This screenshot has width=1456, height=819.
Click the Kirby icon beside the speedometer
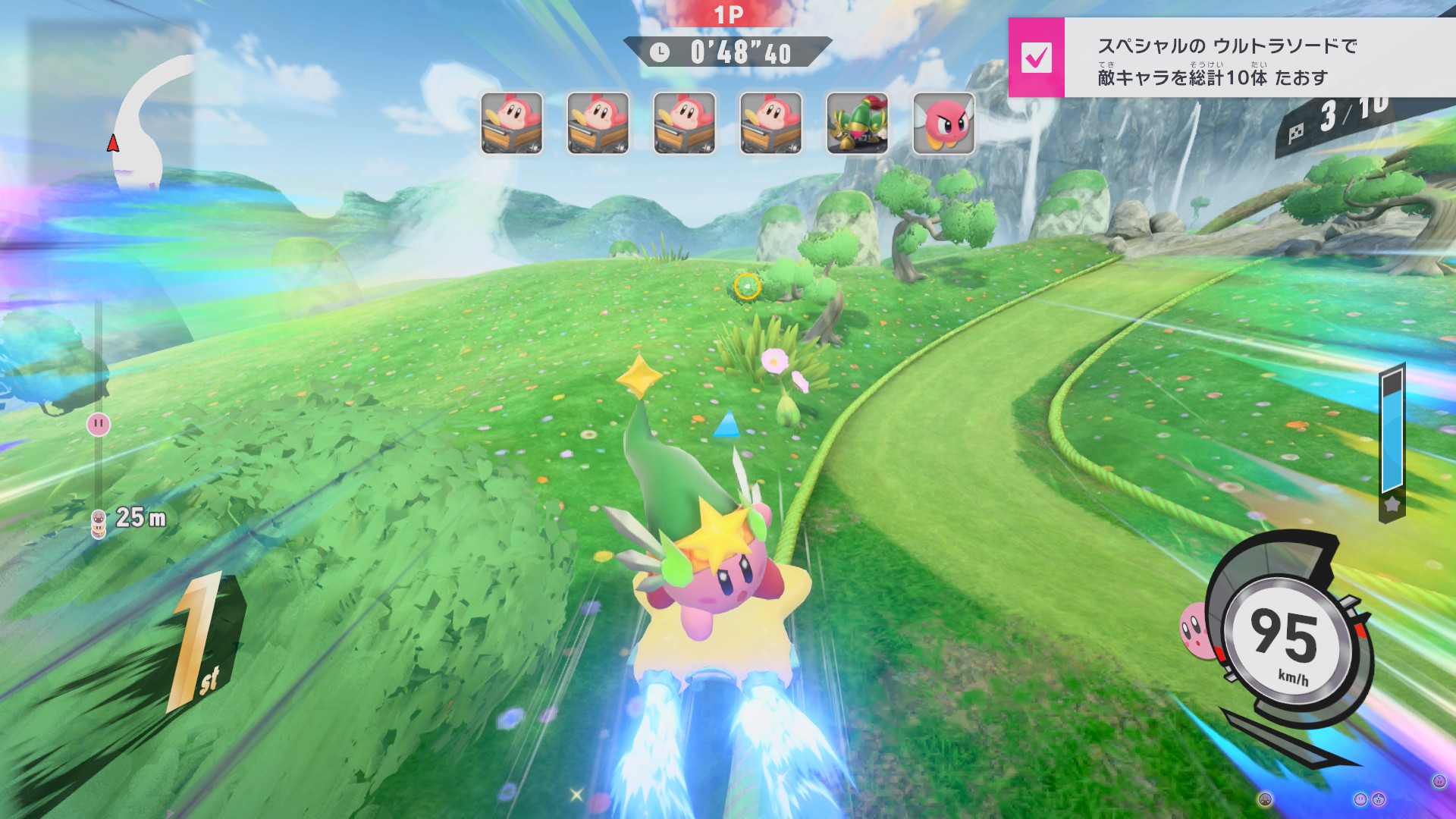click(x=1194, y=629)
